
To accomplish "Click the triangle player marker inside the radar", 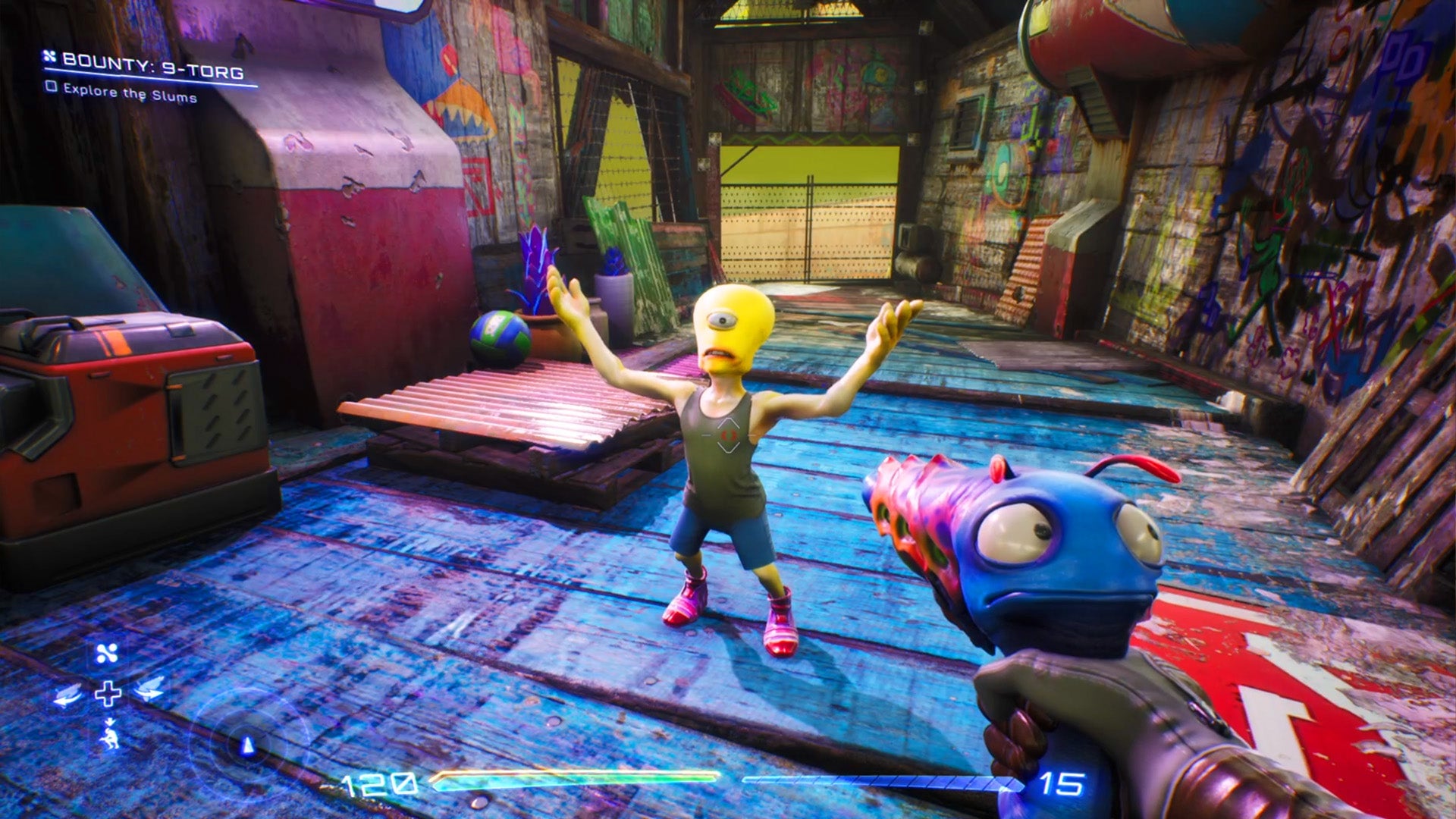I will click(x=248, y=746).
